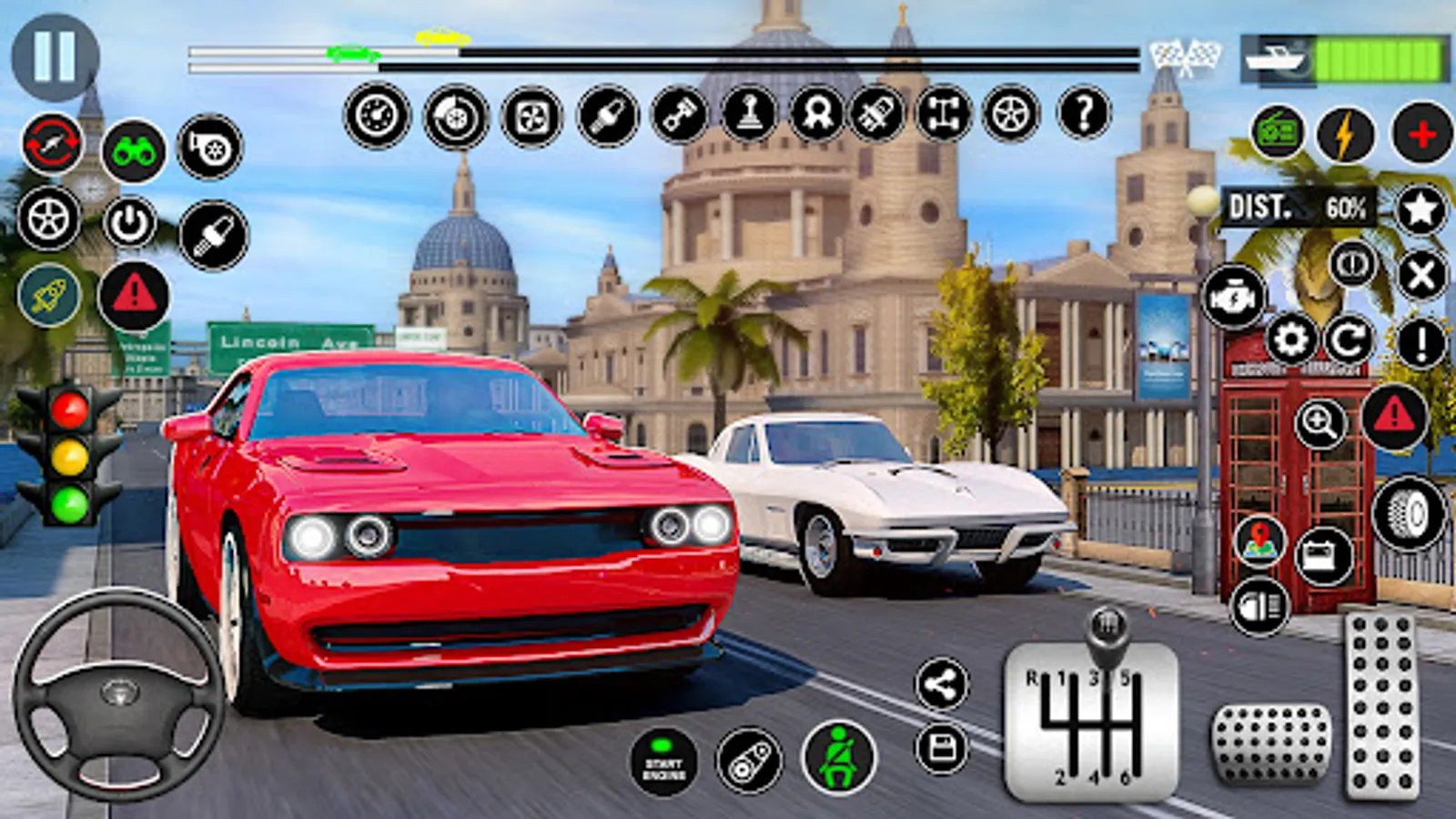Activate the turbocharger icon

pos(210,147)
